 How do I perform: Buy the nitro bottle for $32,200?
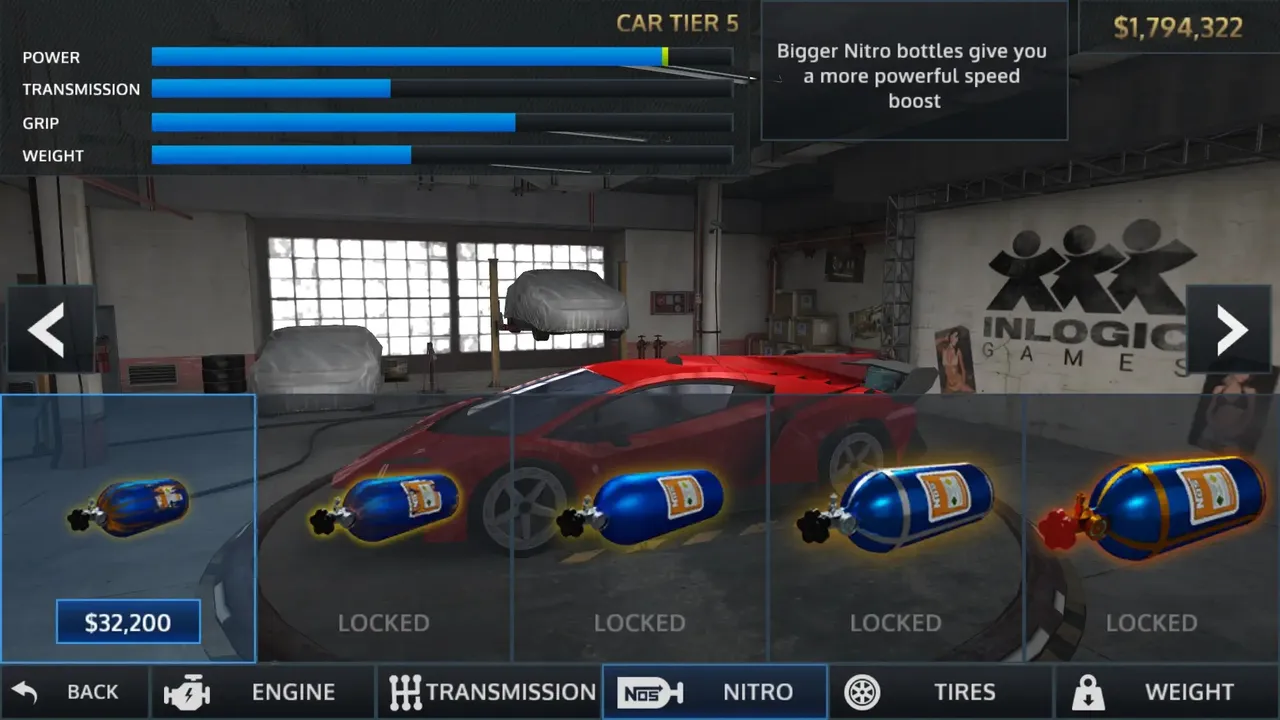128,623
